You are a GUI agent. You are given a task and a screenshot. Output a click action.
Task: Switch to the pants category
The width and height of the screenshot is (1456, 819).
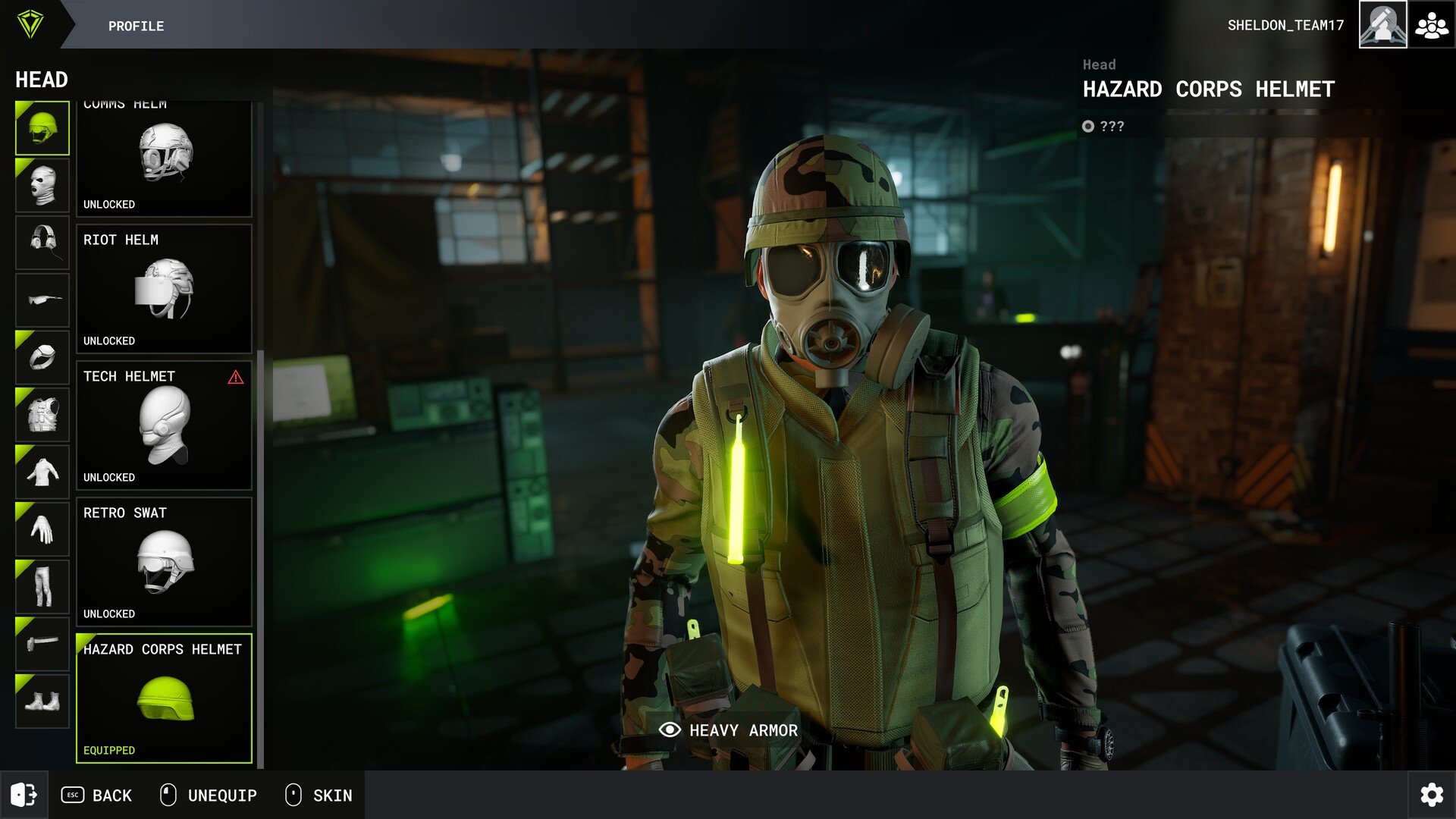pyautogui.click(x=42, y=586)
